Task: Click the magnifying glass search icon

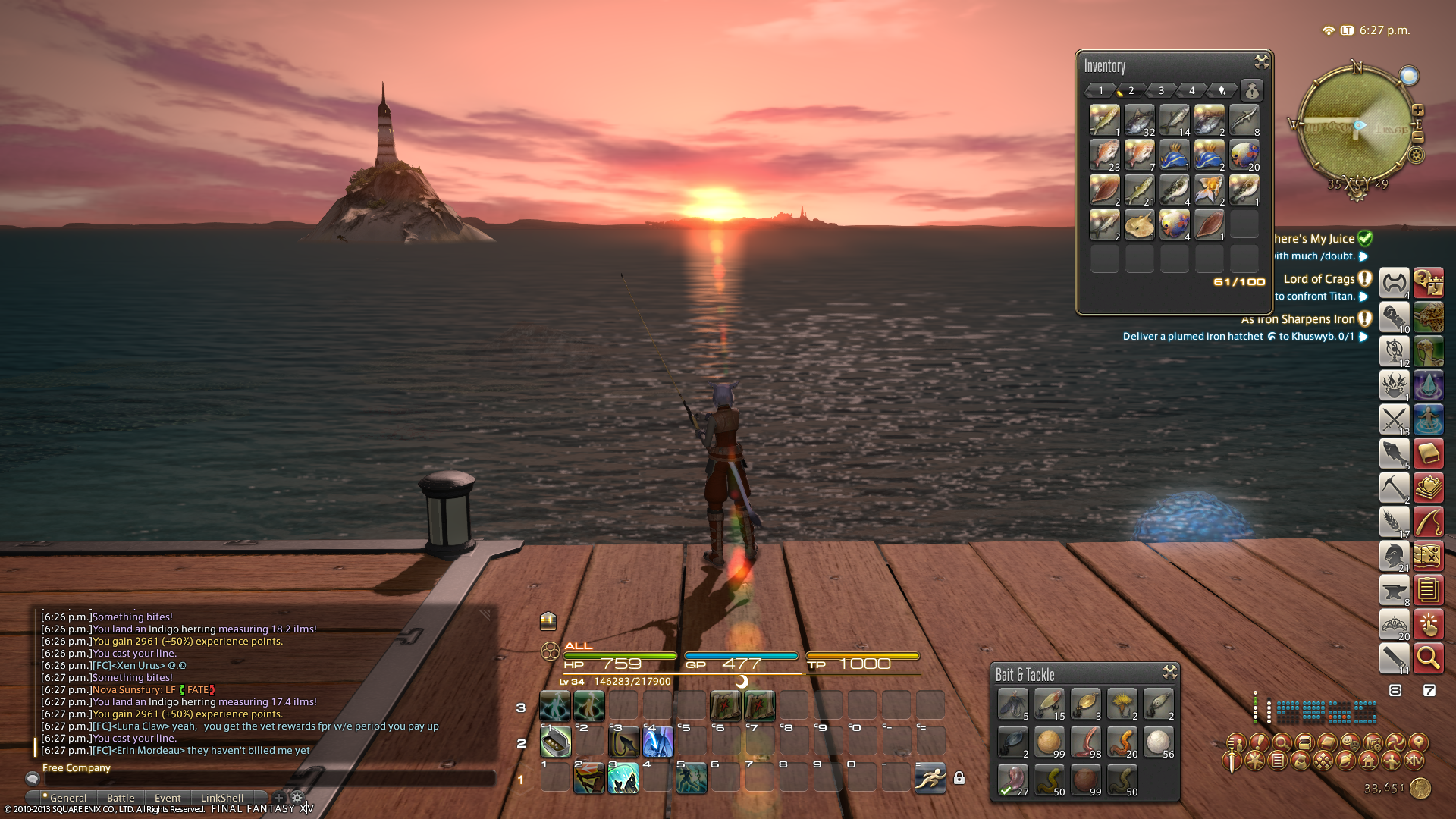Action: coord(1428,657)
